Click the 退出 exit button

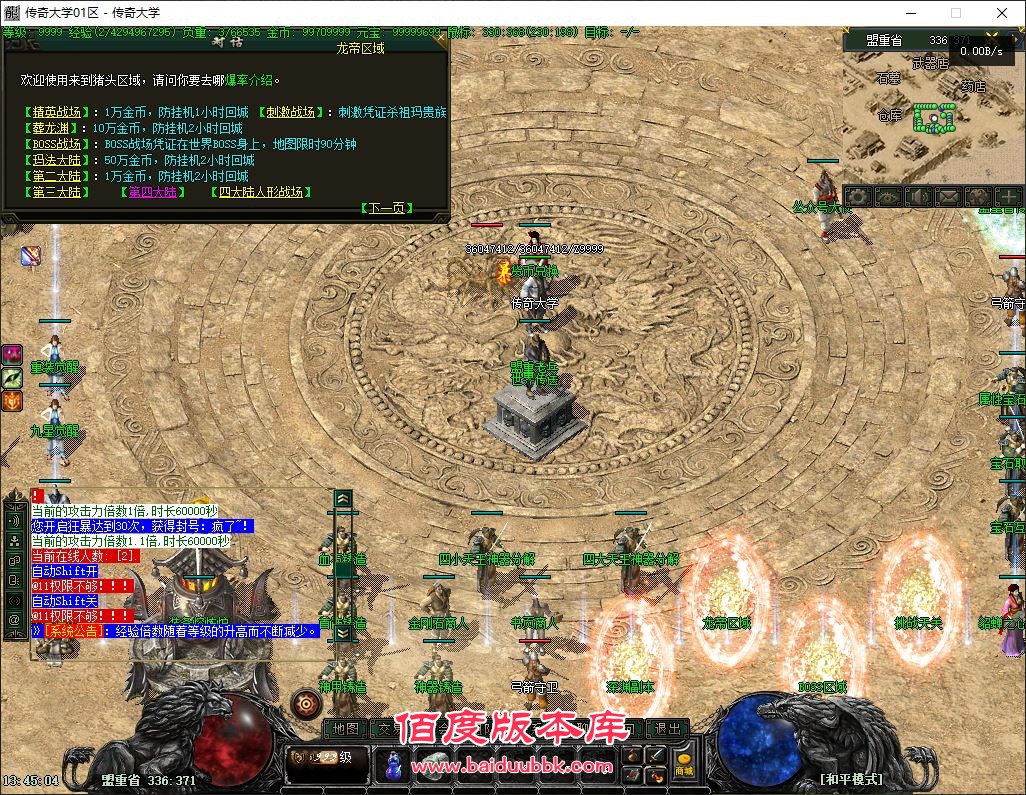coord(667,729)
